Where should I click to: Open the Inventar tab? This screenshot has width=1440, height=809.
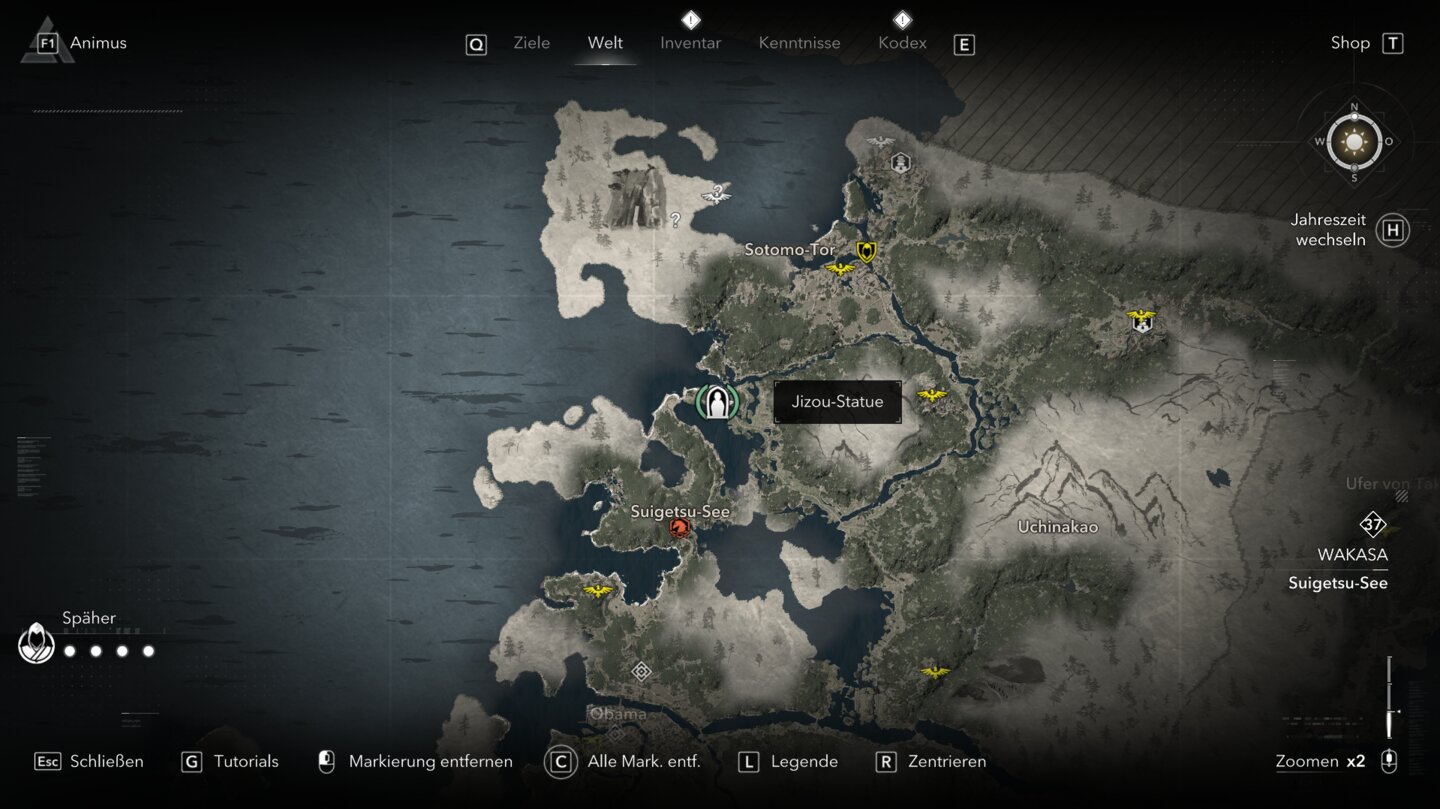coord(690,43)
